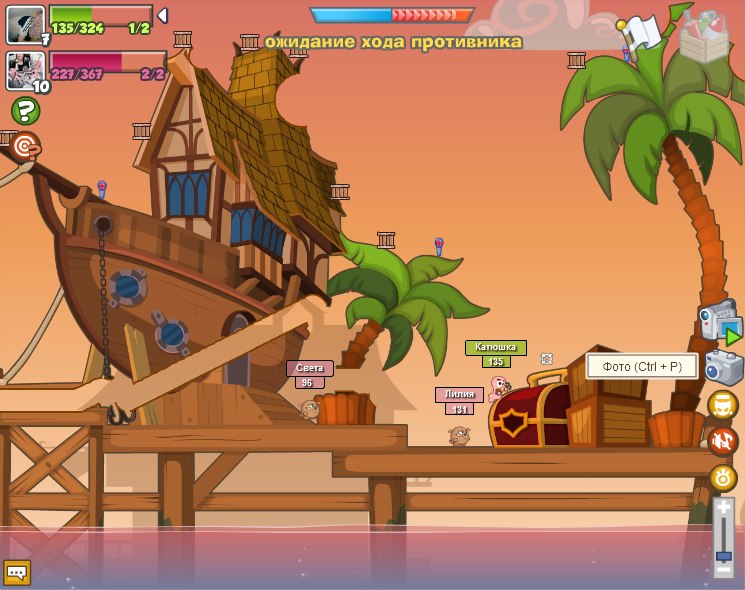Start video recording with the camcorder icon
The image size is (745, 590).
pos(719,322)
